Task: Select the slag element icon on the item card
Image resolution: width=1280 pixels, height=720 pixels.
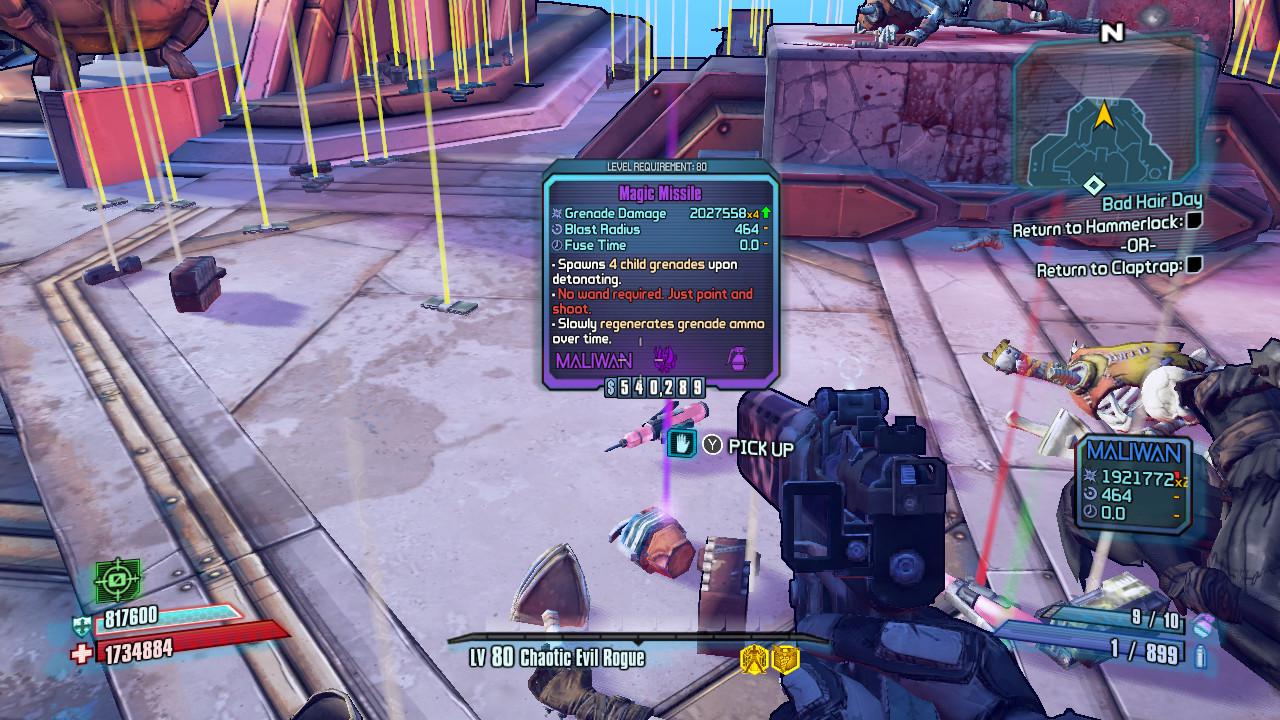Action: (665, 358)
